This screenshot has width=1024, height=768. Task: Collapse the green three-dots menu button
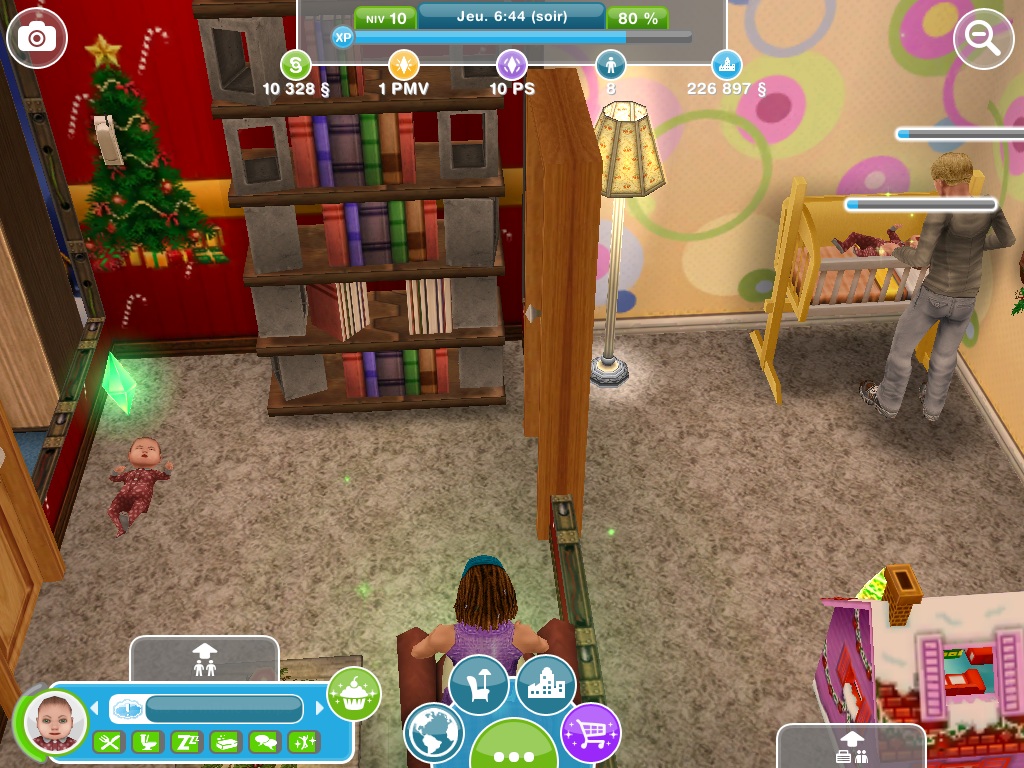[x=514, y=750]
